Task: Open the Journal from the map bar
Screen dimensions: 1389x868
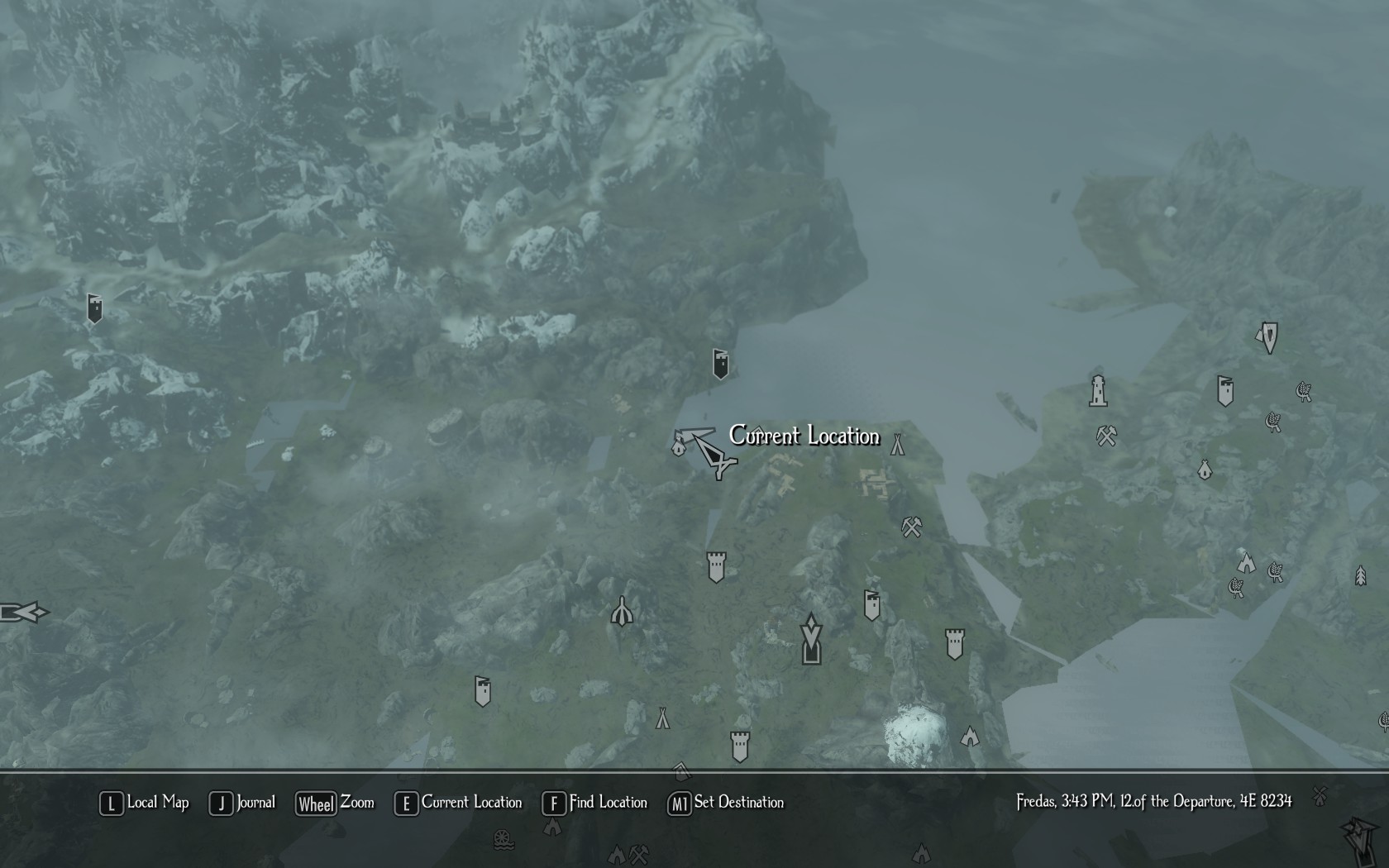Action: (242, 803)
